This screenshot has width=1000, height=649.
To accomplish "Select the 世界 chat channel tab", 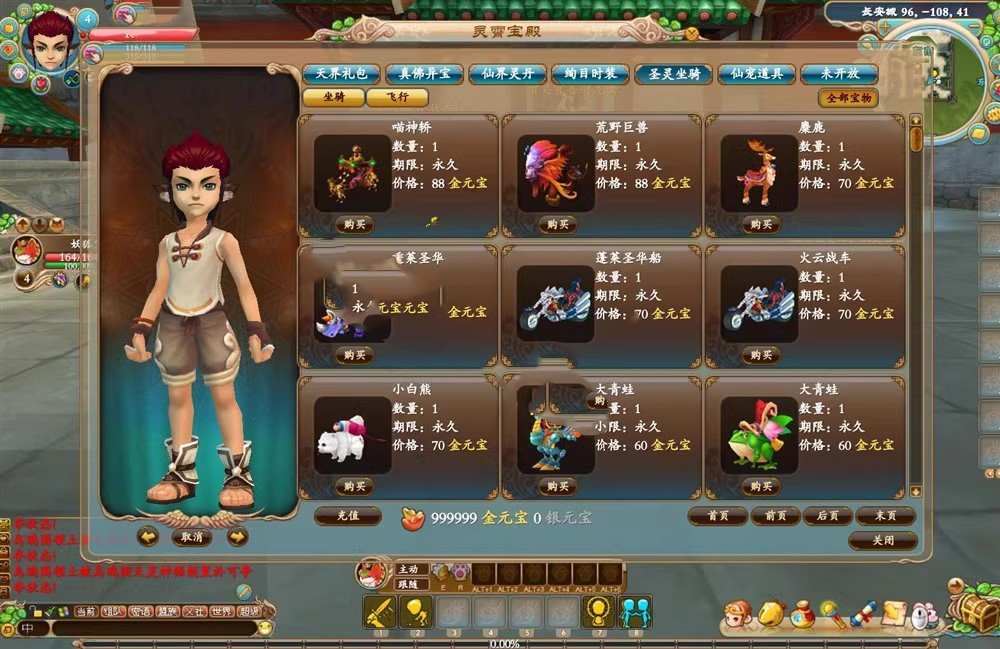I will 223,611.
